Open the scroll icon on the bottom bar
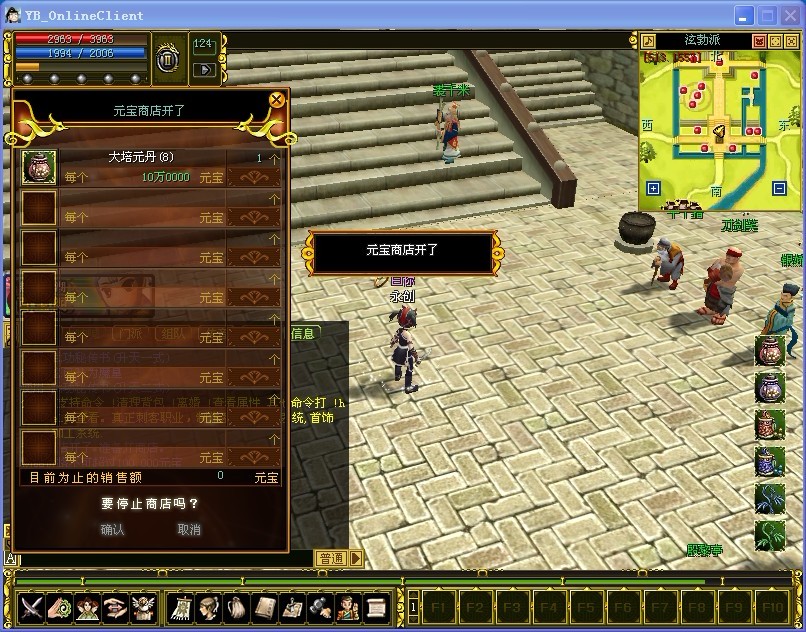 376,606
